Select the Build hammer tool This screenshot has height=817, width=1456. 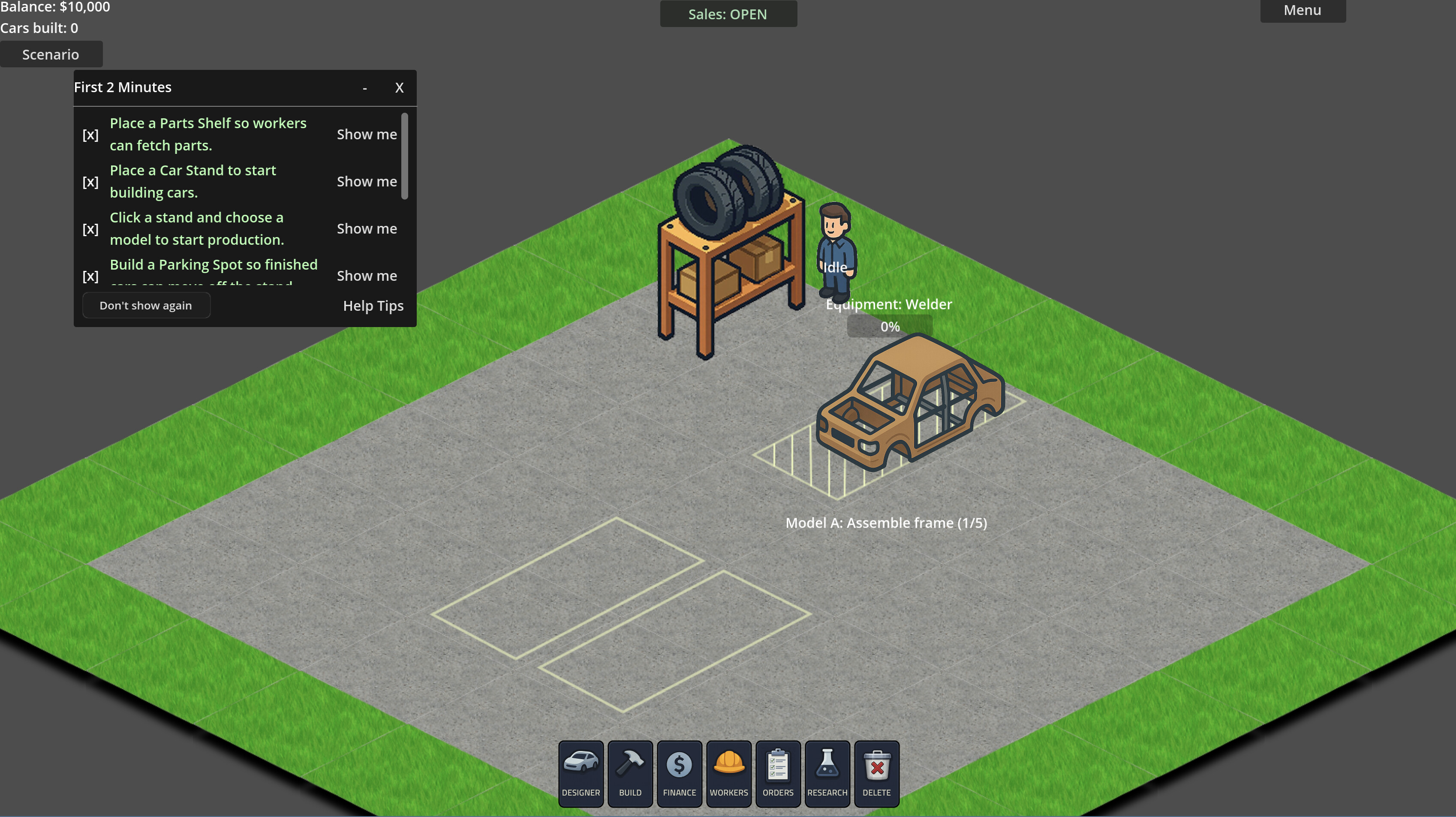[630, 773]
